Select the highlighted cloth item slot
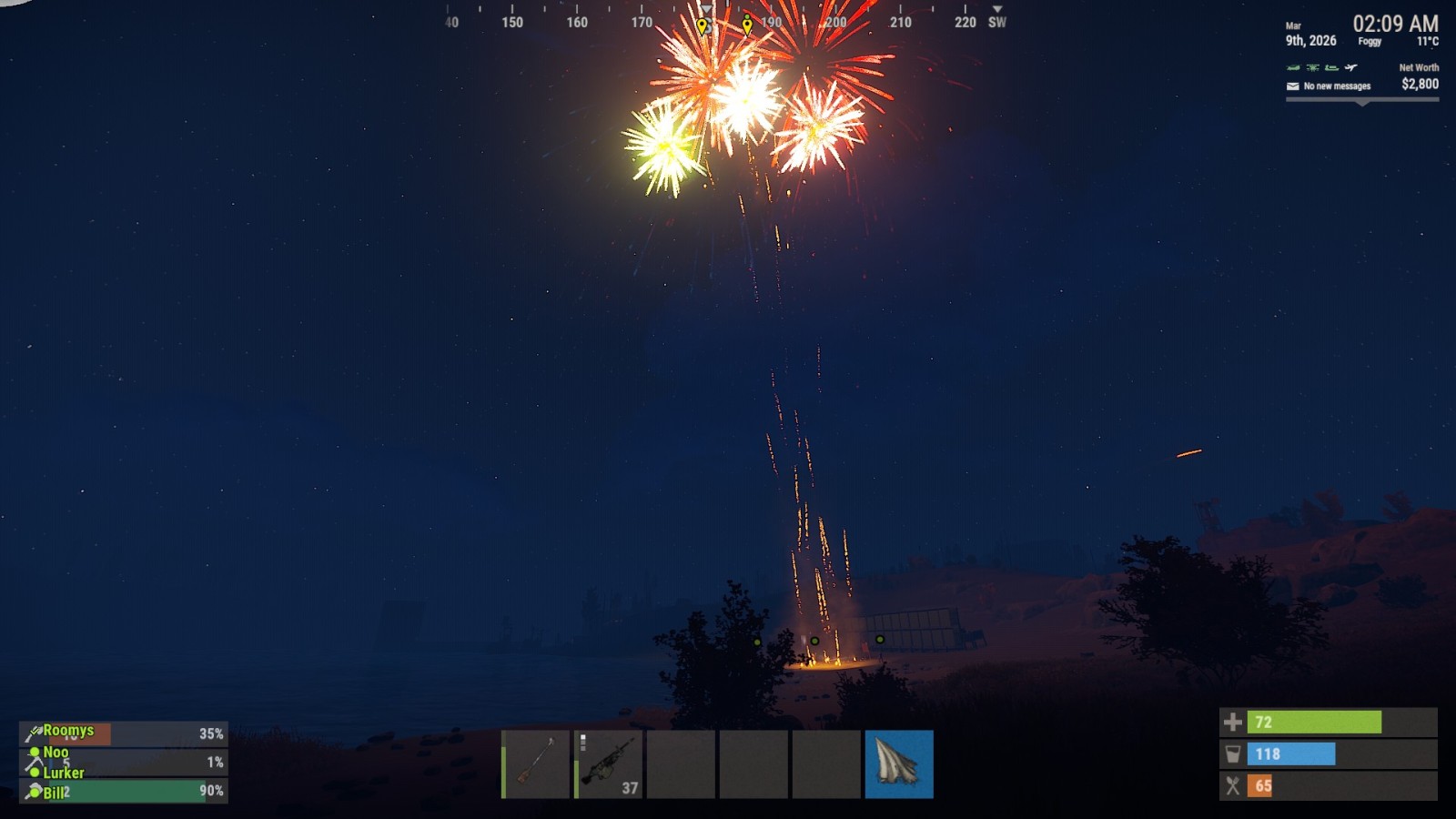The image size is (1456, 819). coord(899,763)
